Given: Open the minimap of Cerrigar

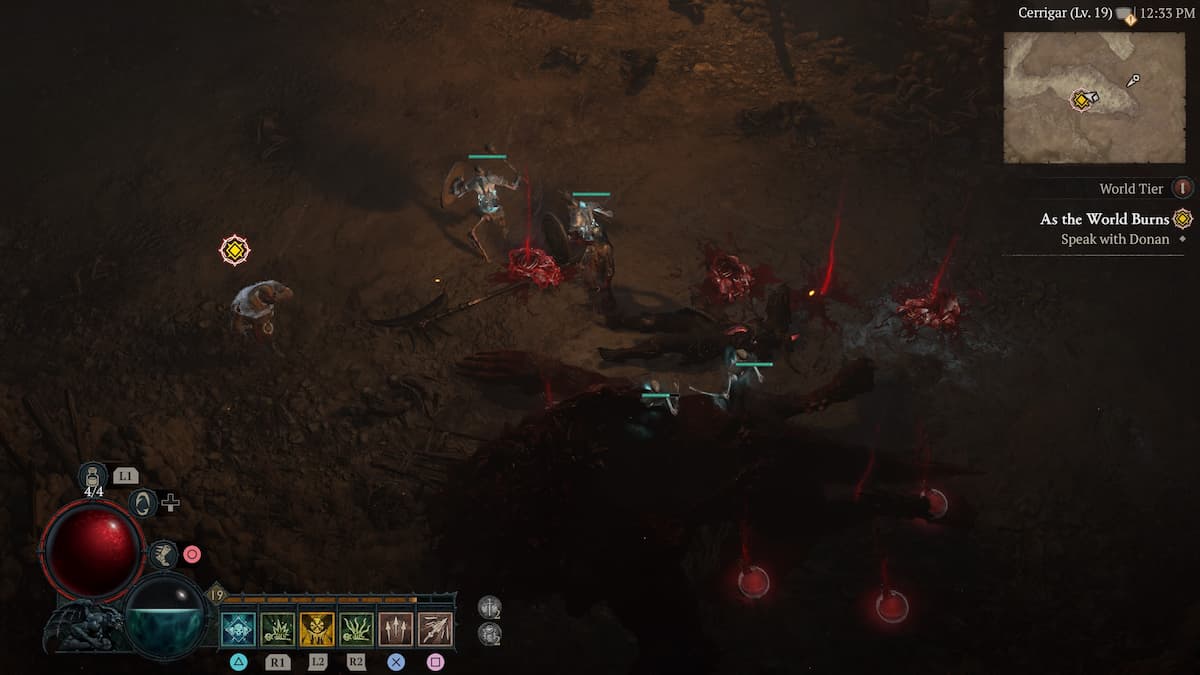Looking at the screenshot, I should coord(1094,97).
